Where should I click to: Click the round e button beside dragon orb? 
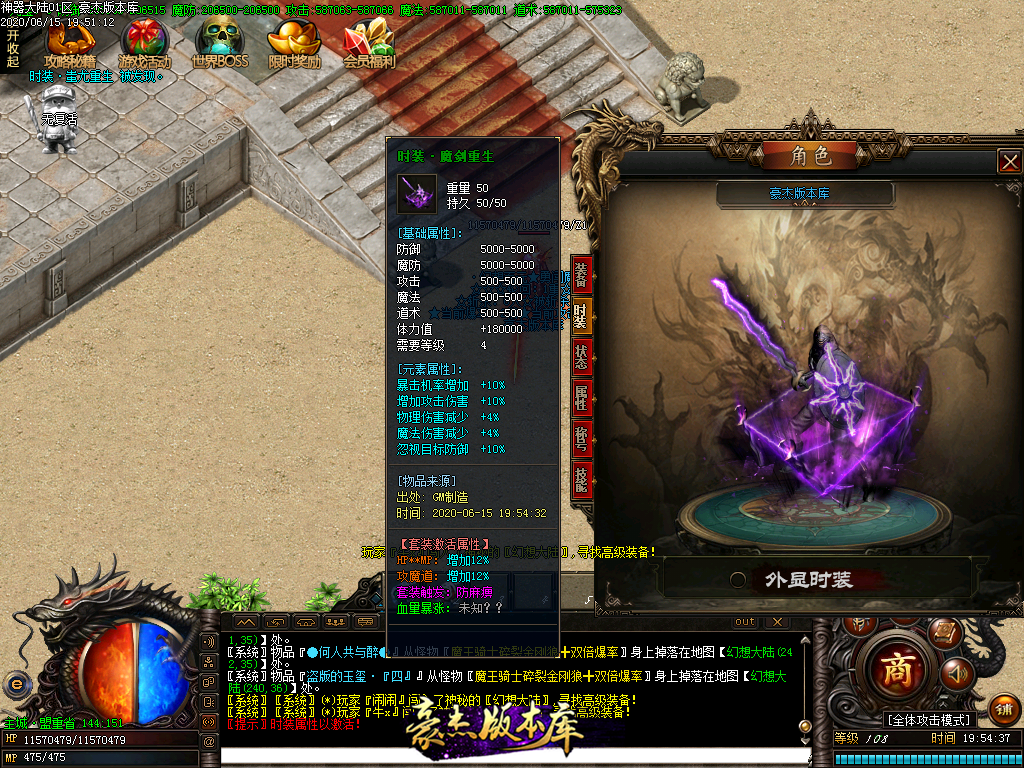[x=16, y=684]
